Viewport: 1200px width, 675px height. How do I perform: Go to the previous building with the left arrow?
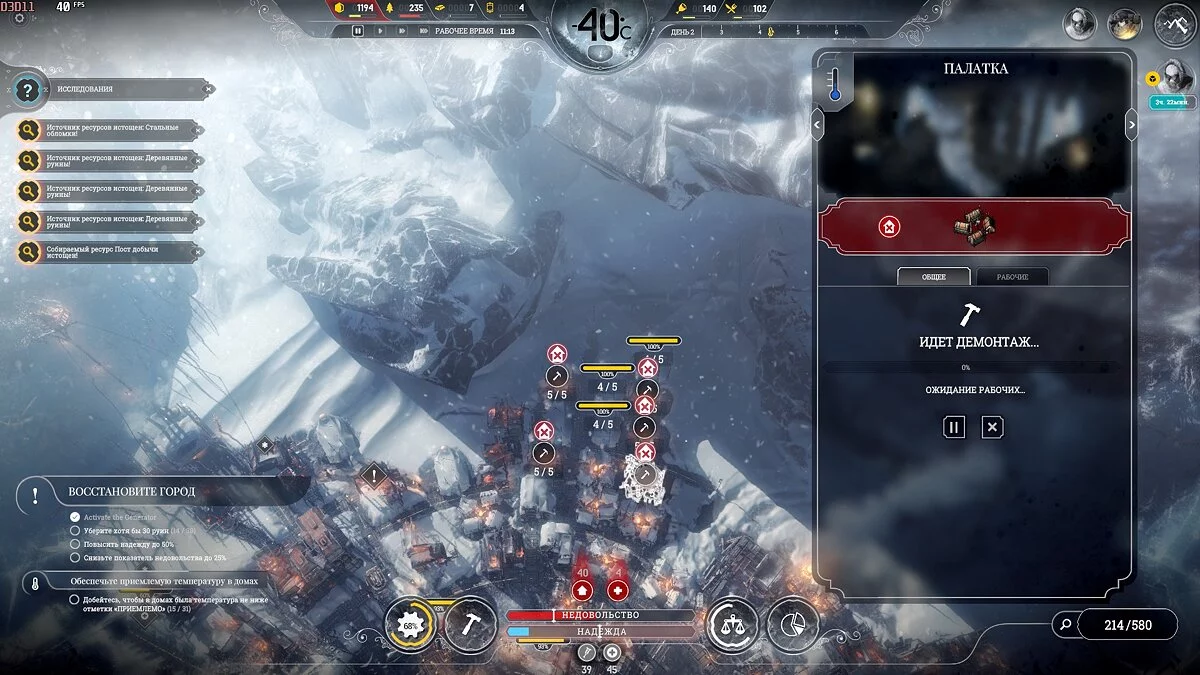click(818, 124)
